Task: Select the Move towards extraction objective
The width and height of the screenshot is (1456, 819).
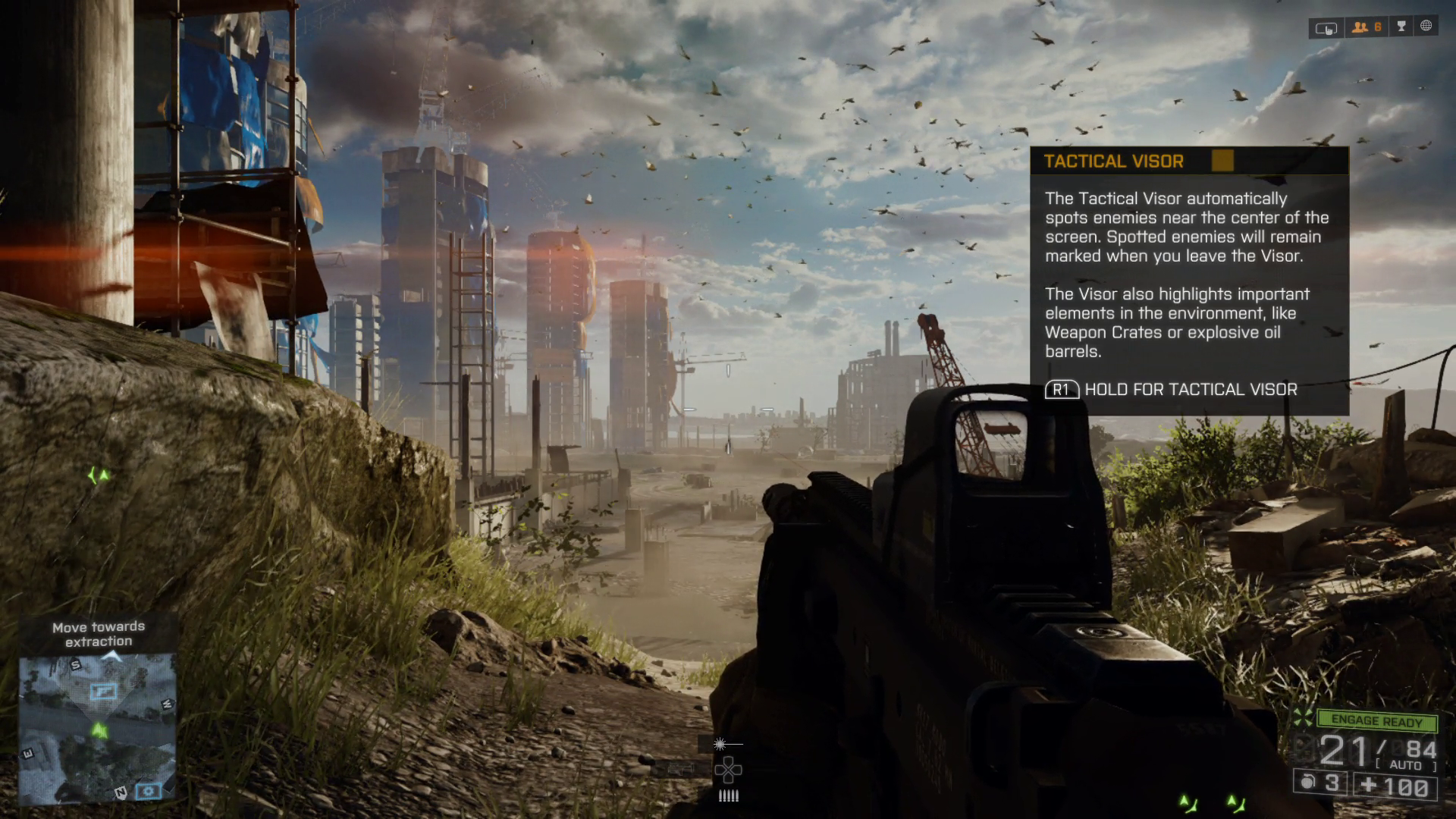Action: [x=99, y=634]
